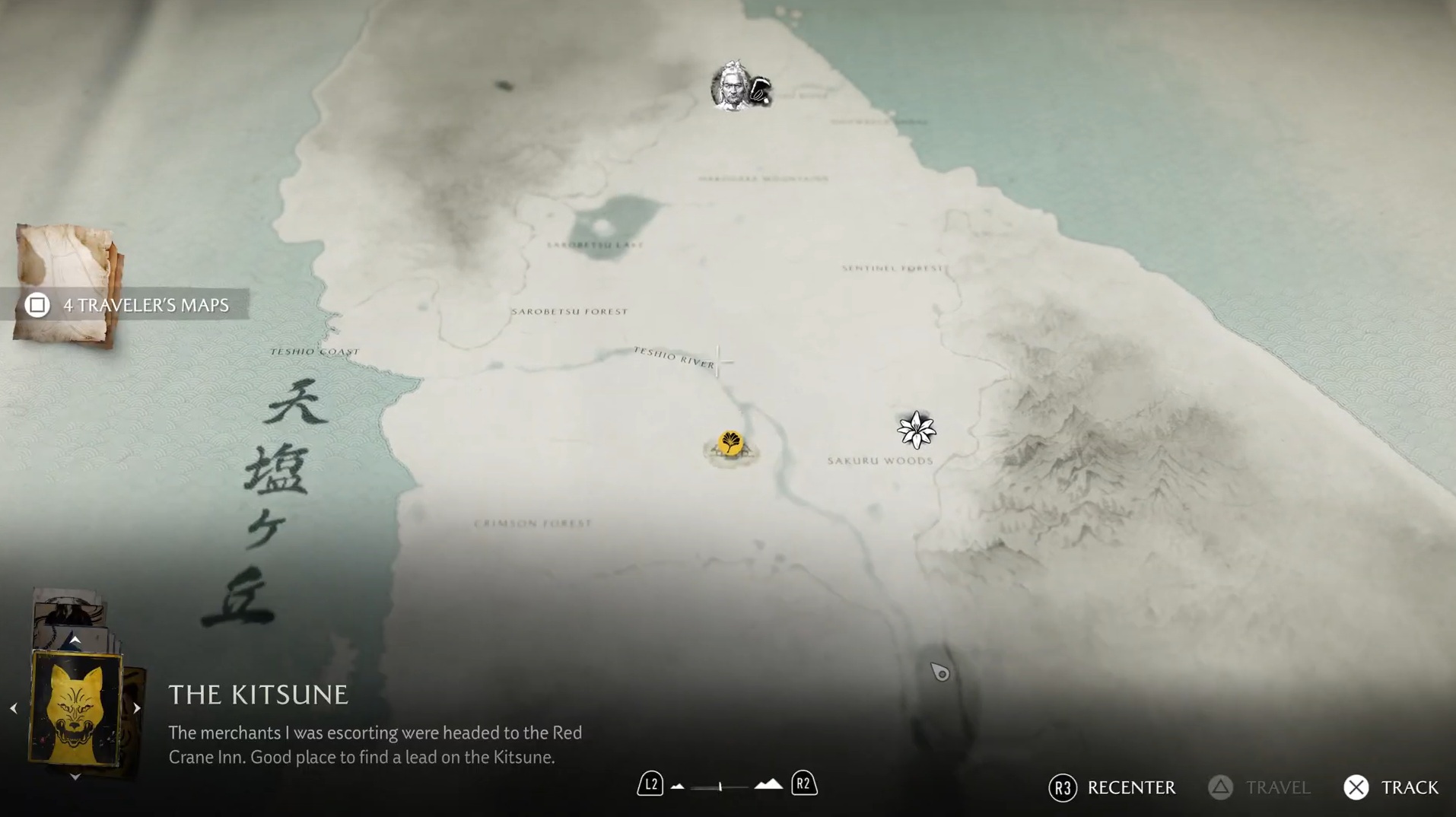Viewport: 1456px width, 817px height.
Task: Recenter the map view
Action: pos(1111,788)
